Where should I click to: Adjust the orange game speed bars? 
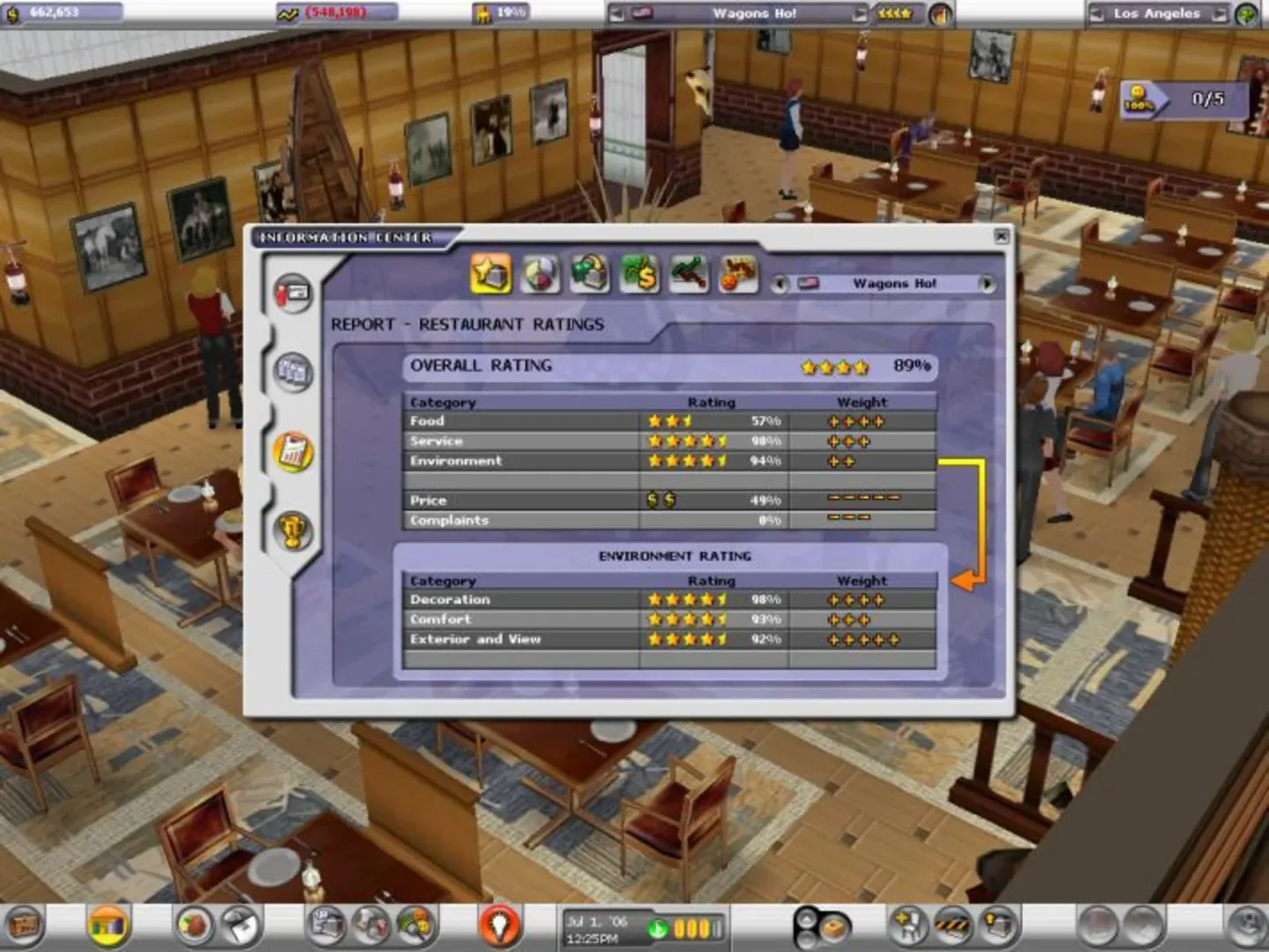[695, 927]
